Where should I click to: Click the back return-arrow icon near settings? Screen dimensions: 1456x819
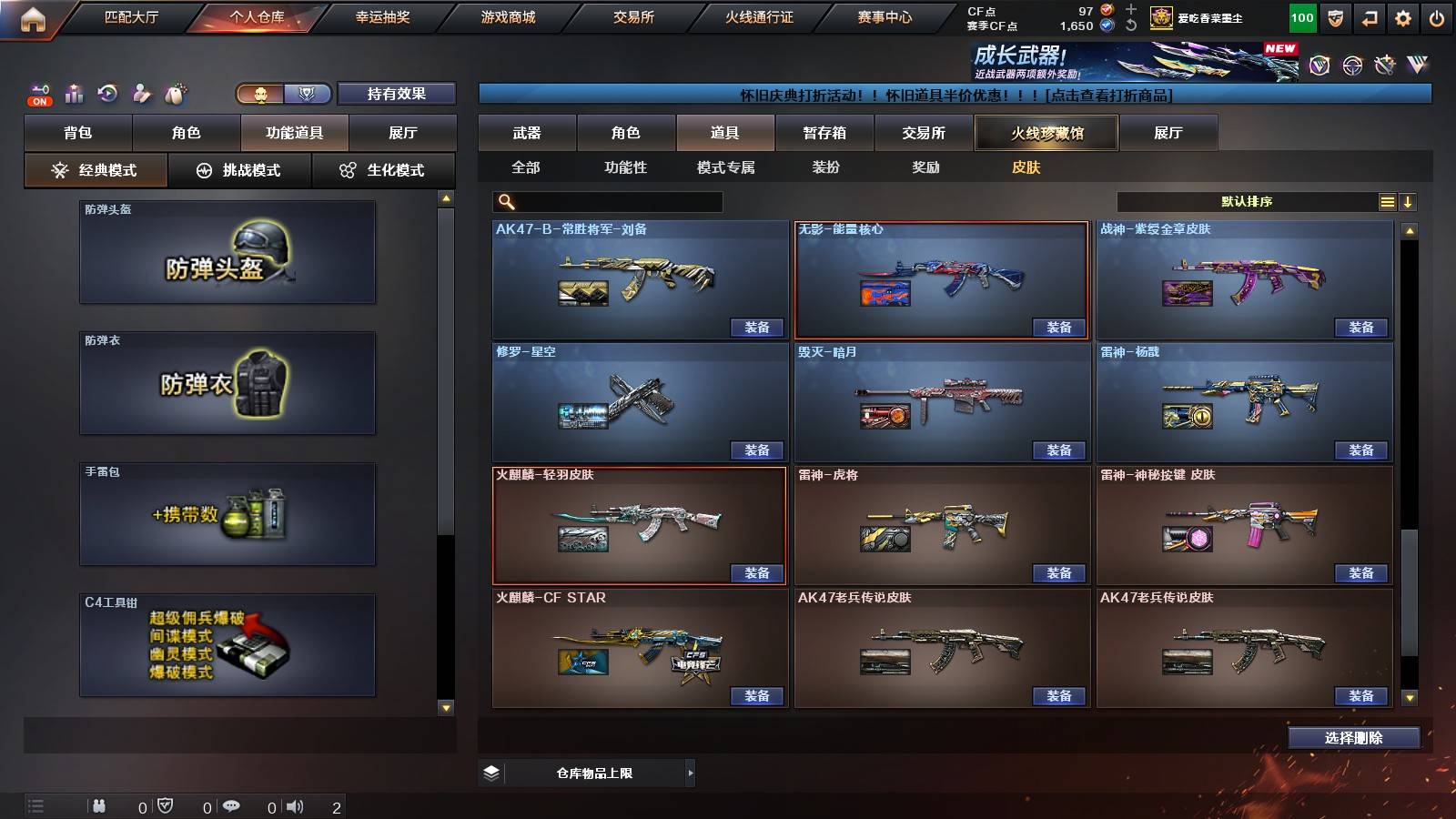[1370, 16]
